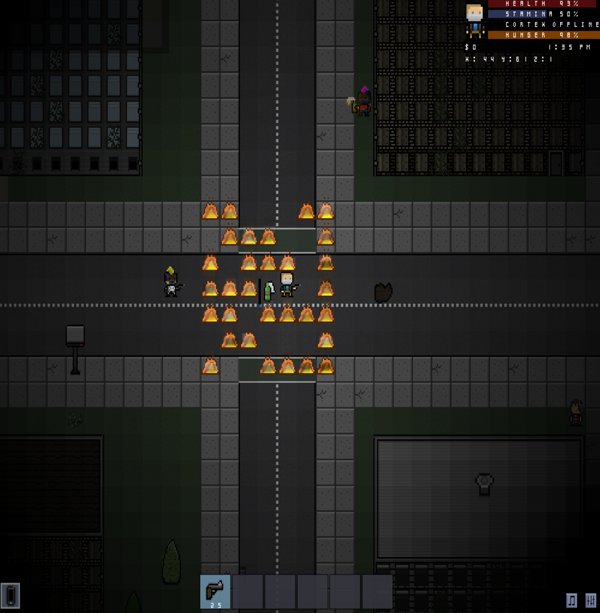600x613 pixels.
Task: Open the sliders settings icon
Action: (590, 600)
